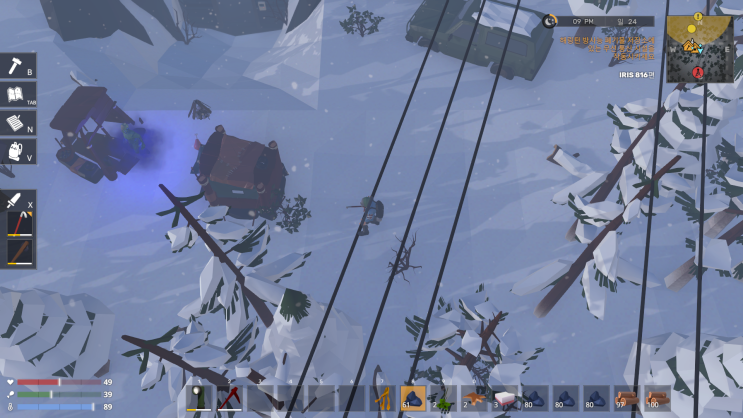Open the backpack inventory
Image resolution: width=743 pixels, height=418 pixels.
[17, 151]
